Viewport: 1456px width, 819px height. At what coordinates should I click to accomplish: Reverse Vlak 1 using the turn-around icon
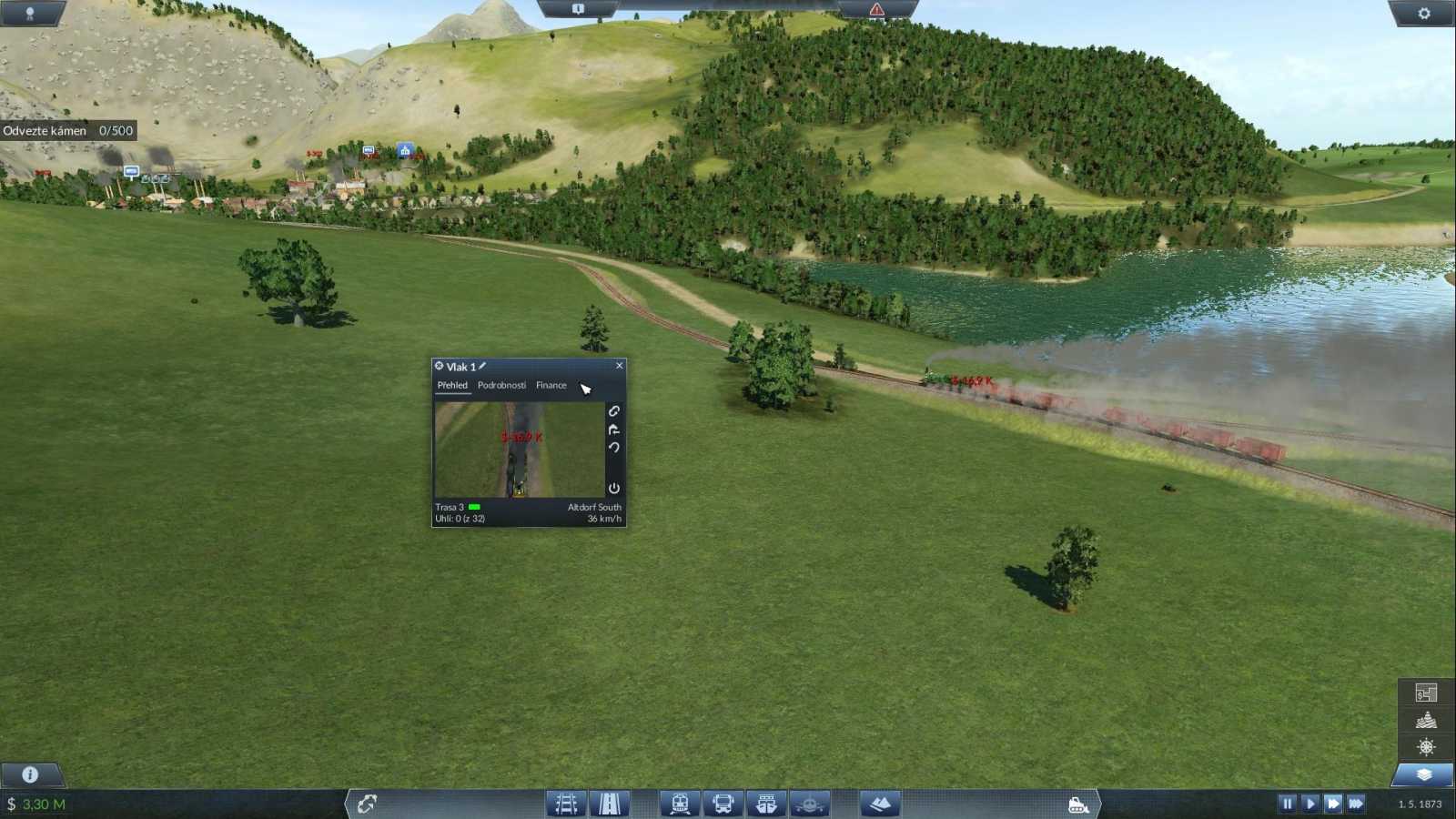tap(615, 430)
